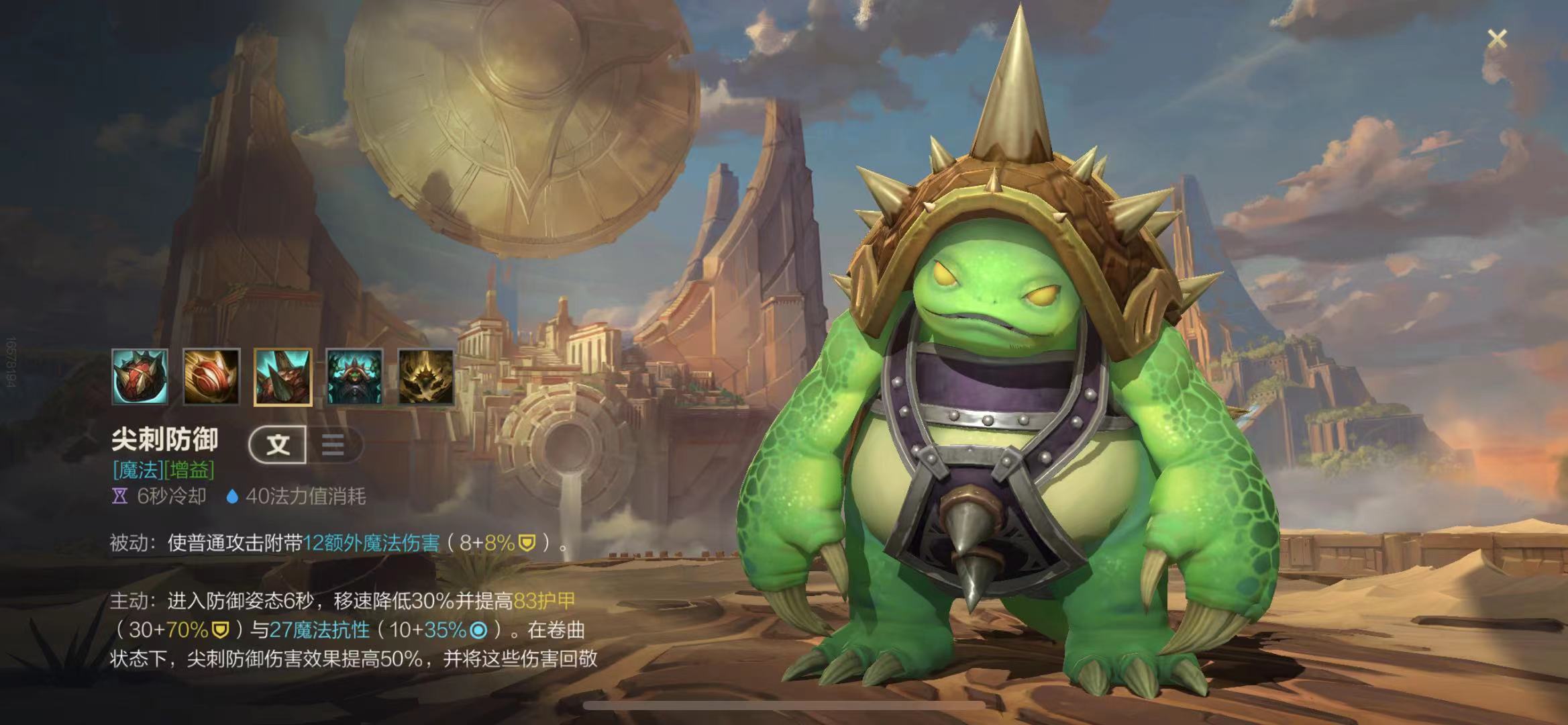Select the highlighted spike Defensive Ball Curl icon

coord(282,377)
